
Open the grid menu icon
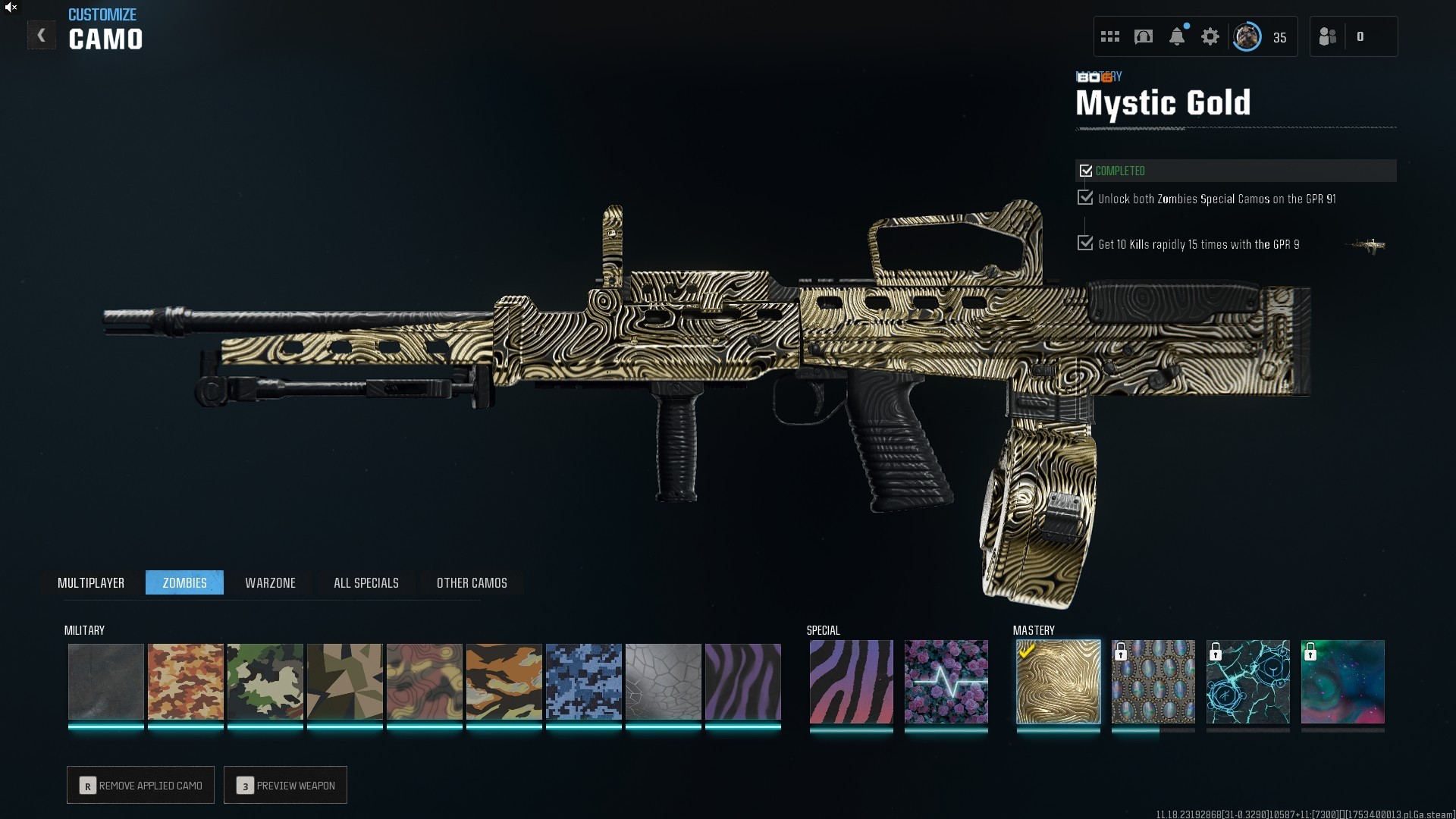pyautogui.click(x=1110, y=36)
